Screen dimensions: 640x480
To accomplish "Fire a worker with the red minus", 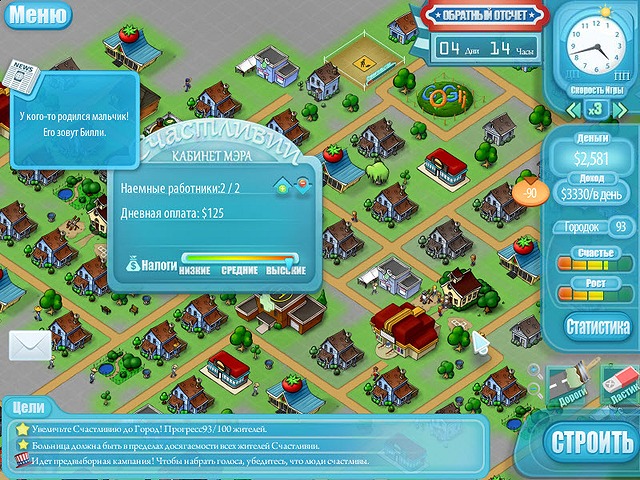I will coord(301,185).
